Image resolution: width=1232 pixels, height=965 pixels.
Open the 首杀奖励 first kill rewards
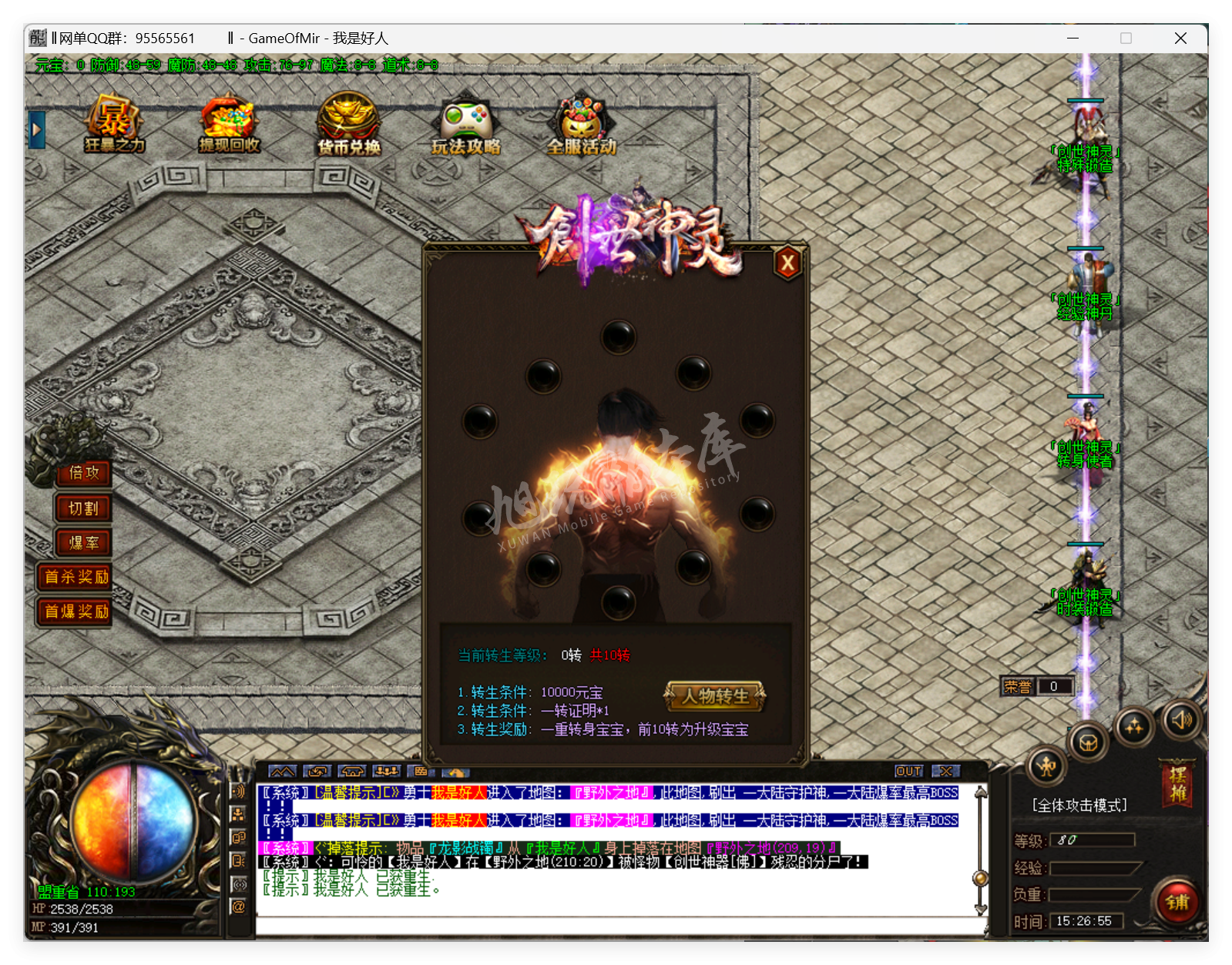coord(76,577)
